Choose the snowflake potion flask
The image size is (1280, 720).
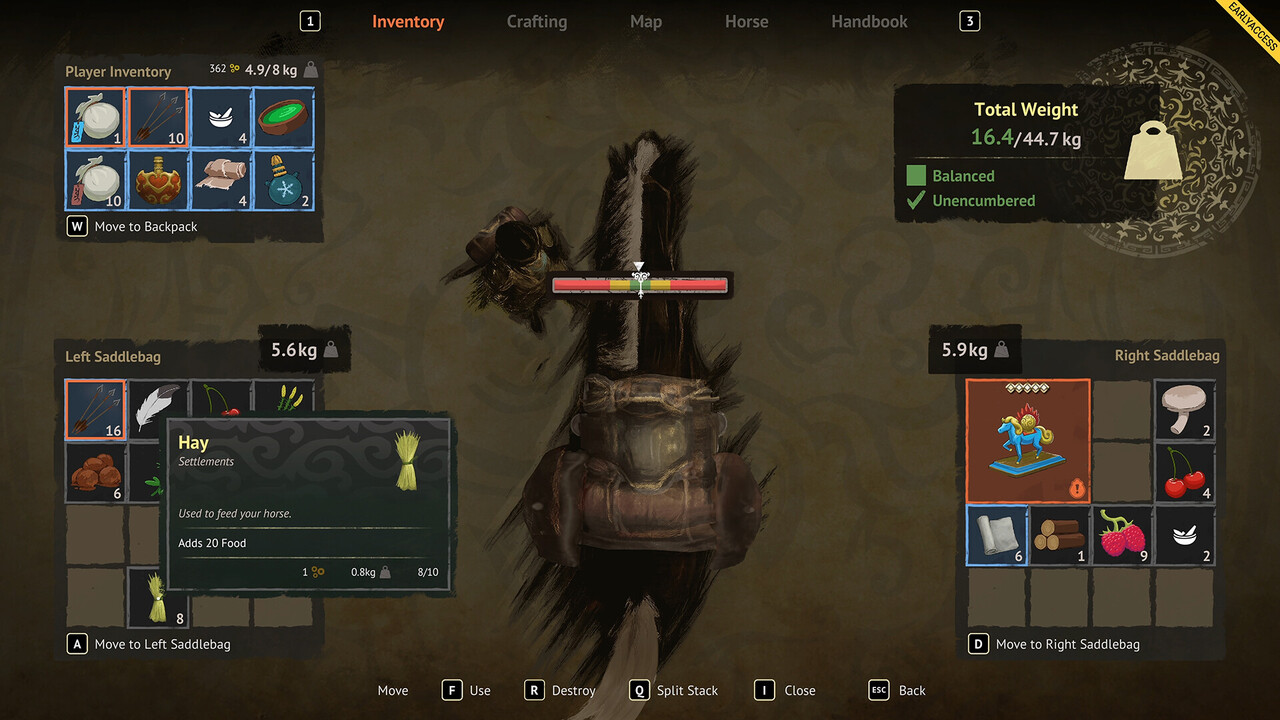tap(283, 180)
